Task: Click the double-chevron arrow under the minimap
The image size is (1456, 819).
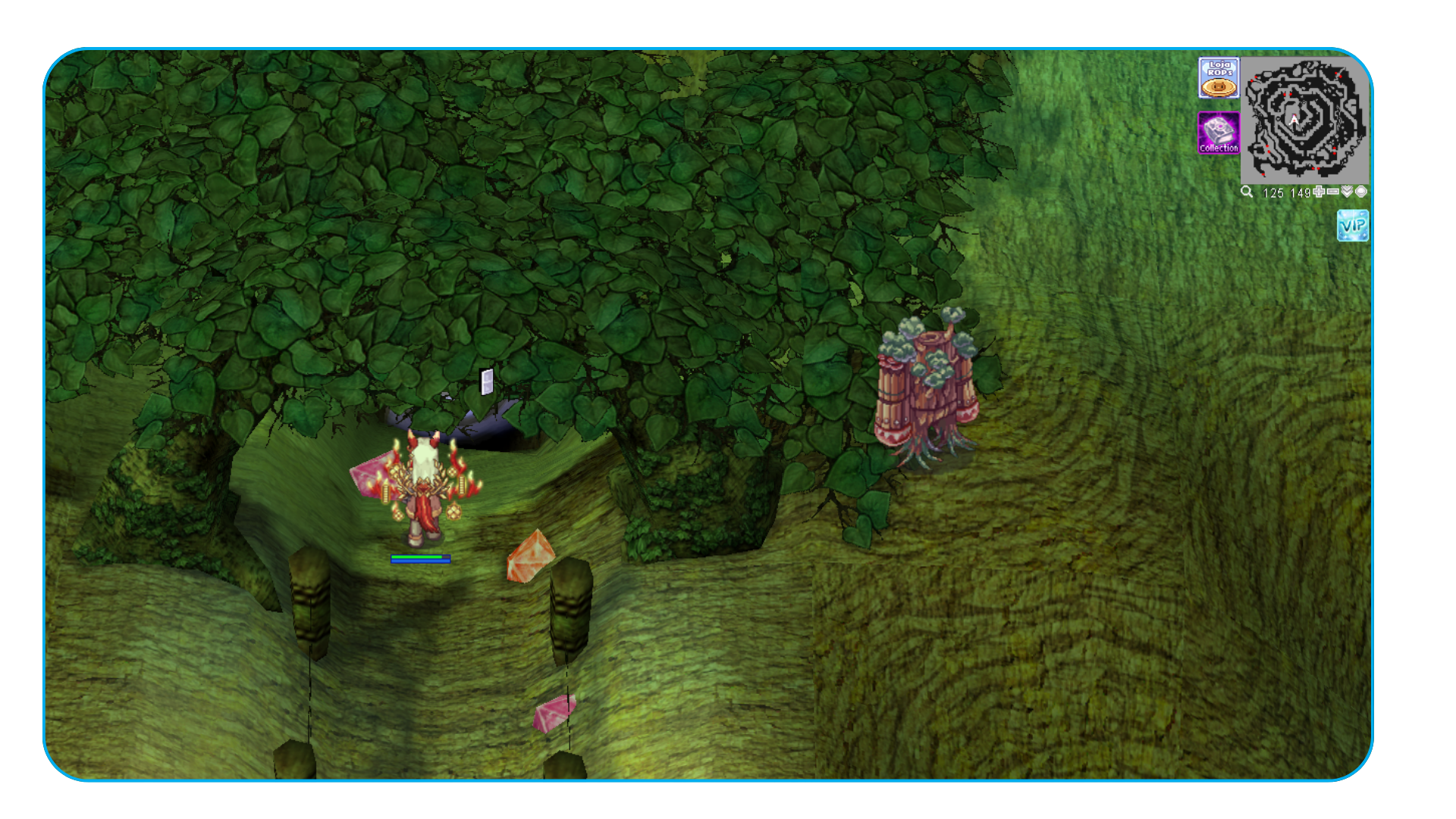Action: (x=1347, y=192)
